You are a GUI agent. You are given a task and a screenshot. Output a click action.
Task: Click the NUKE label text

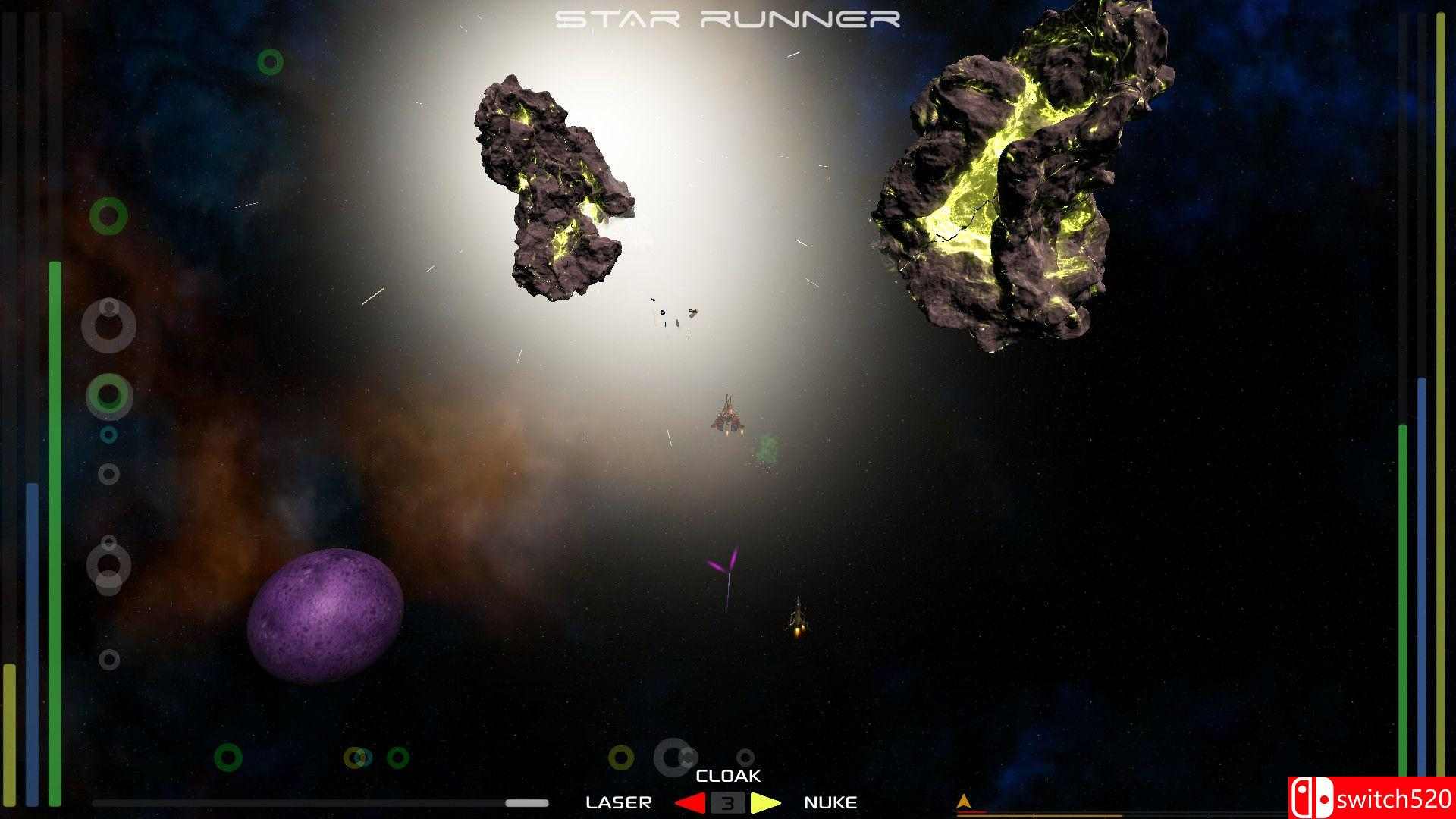(831, 802)
